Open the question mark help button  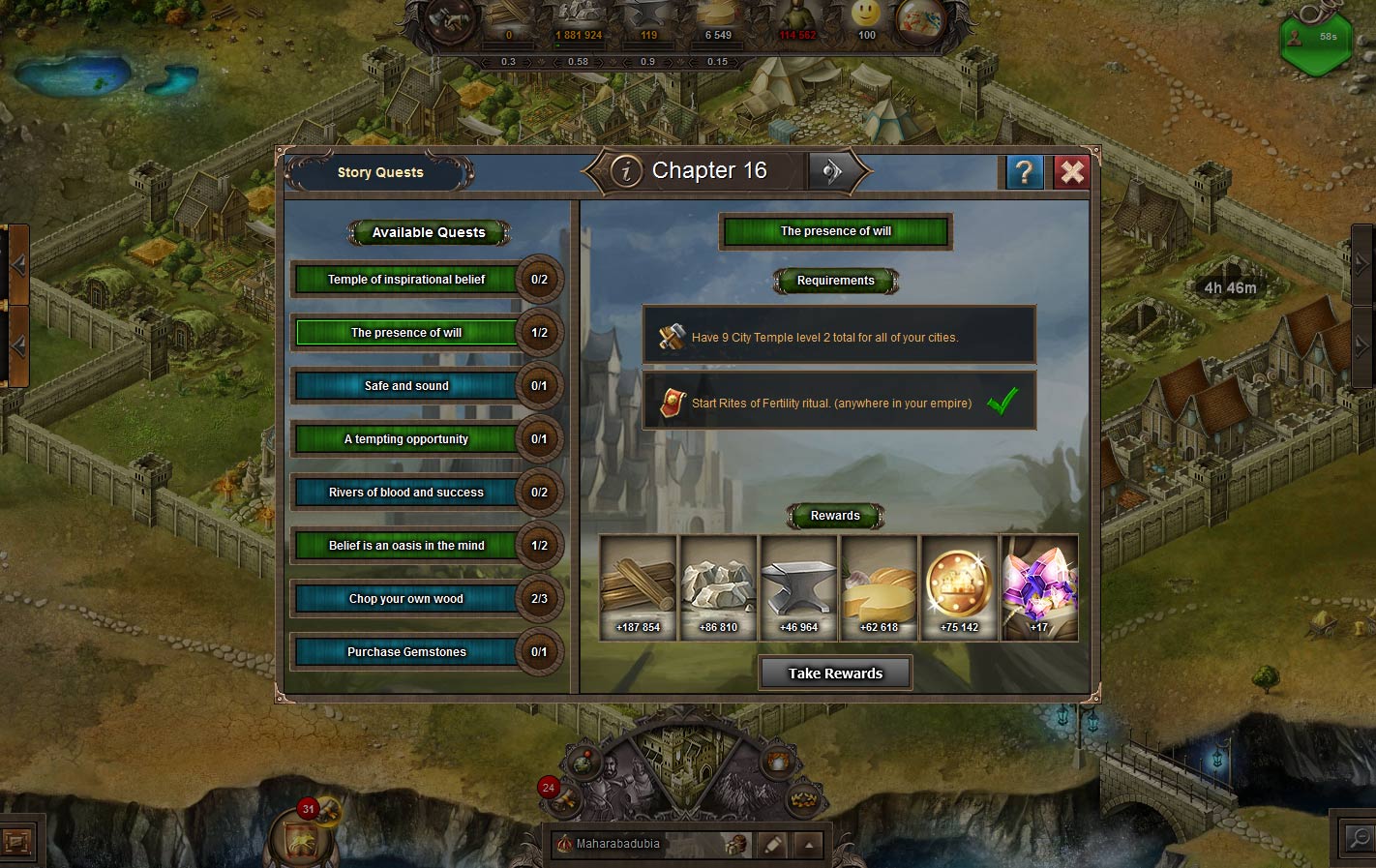pos(1024,172)
